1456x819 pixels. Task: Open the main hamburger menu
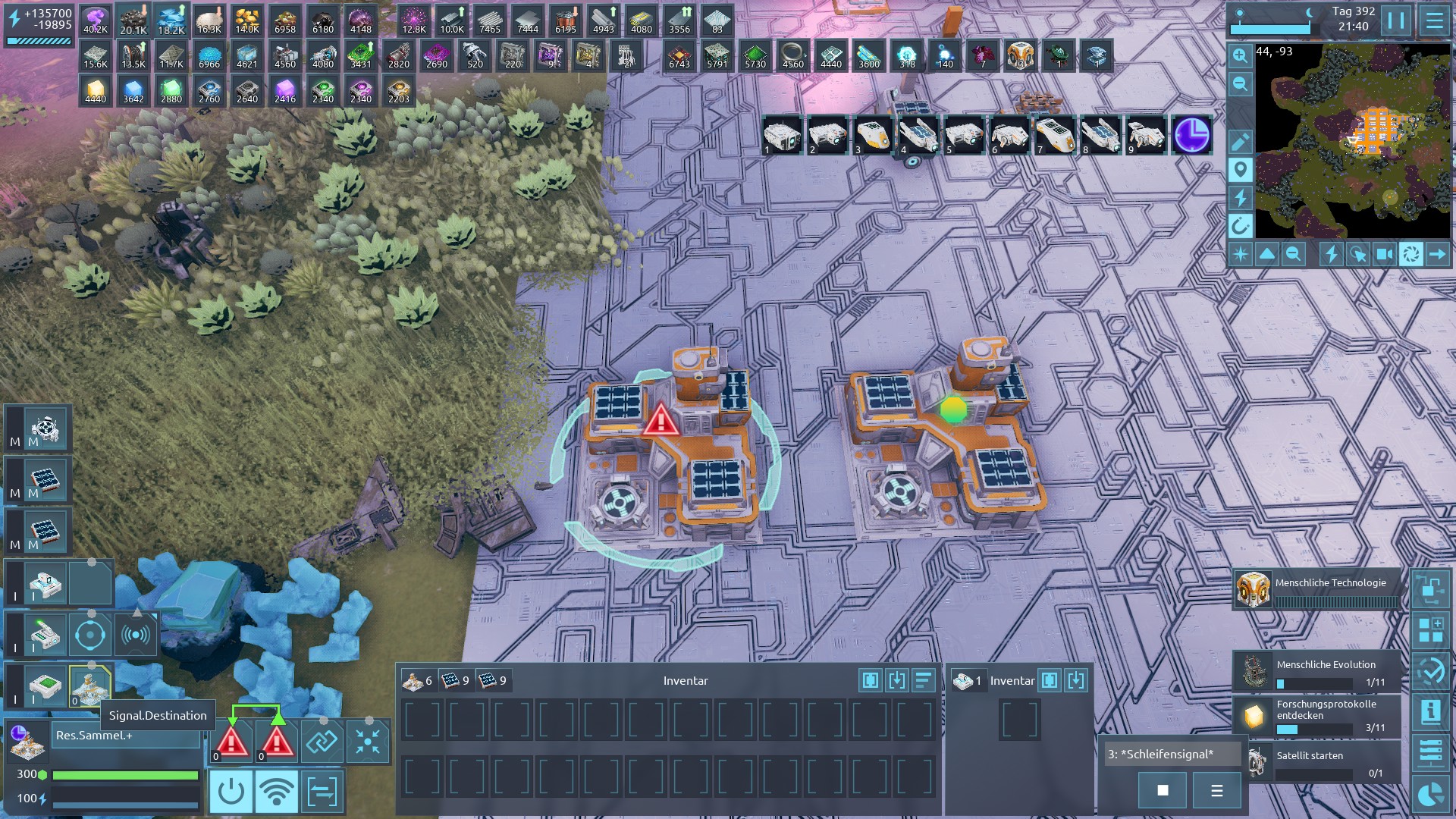pyautogui.click(x=1434, y=20)
